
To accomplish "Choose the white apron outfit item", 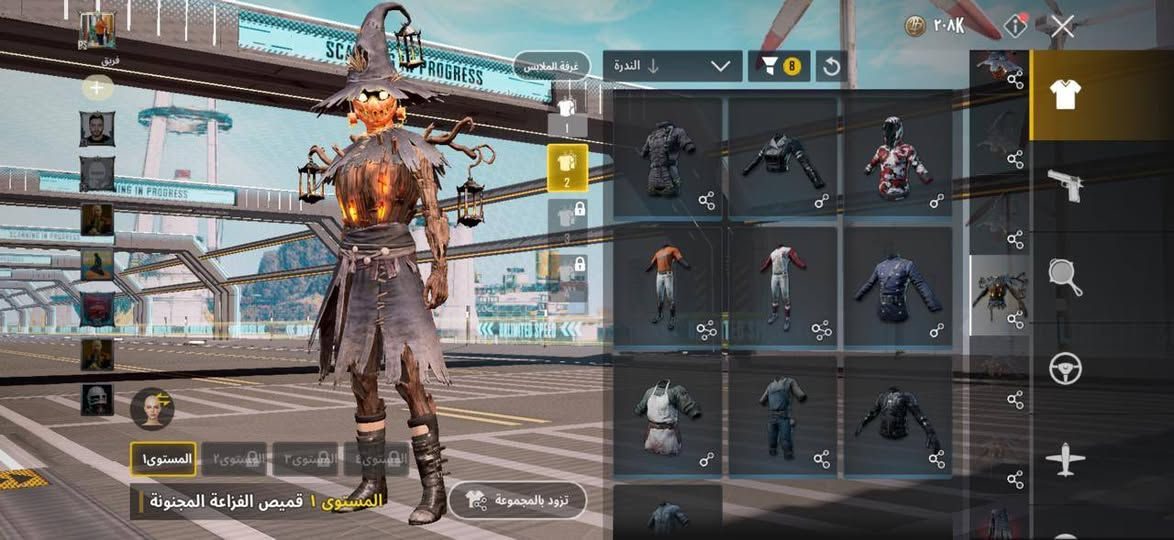I will pos(667,416).
